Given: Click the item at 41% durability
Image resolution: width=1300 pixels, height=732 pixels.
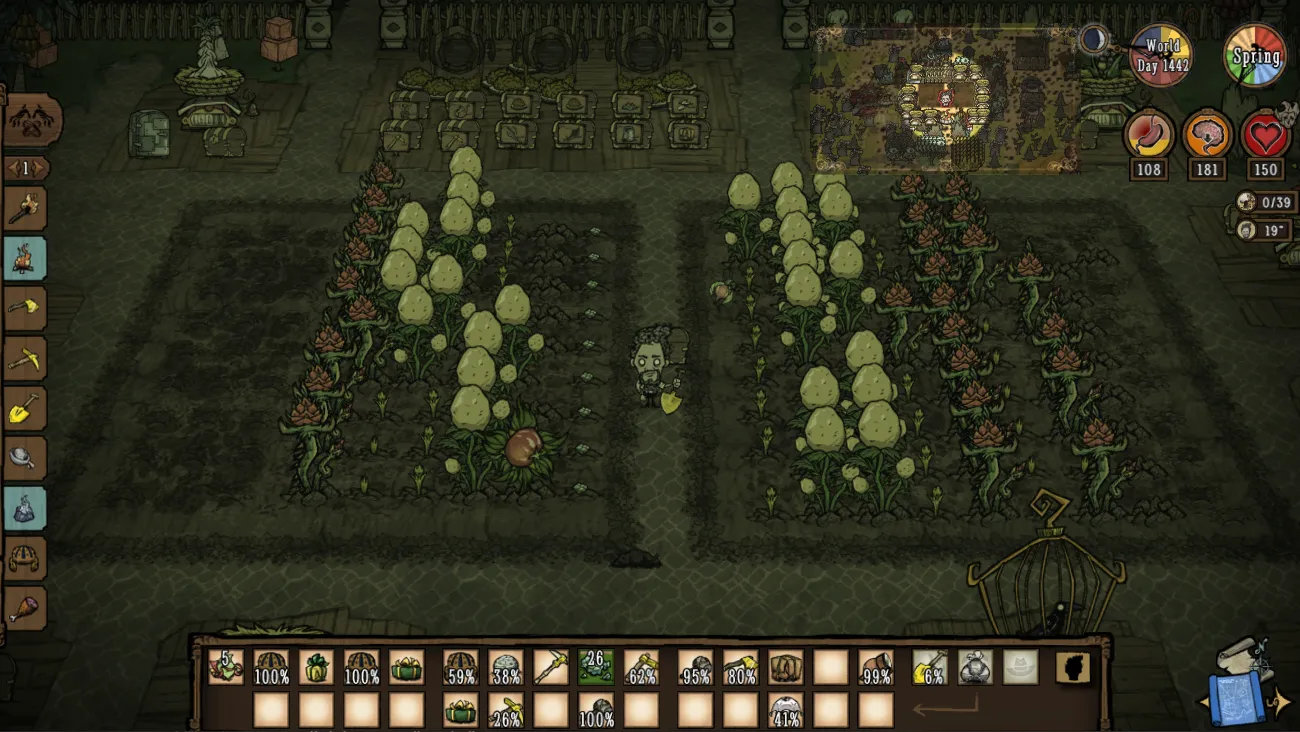Looking at the screenshot, I should click(x=785, y=710).
